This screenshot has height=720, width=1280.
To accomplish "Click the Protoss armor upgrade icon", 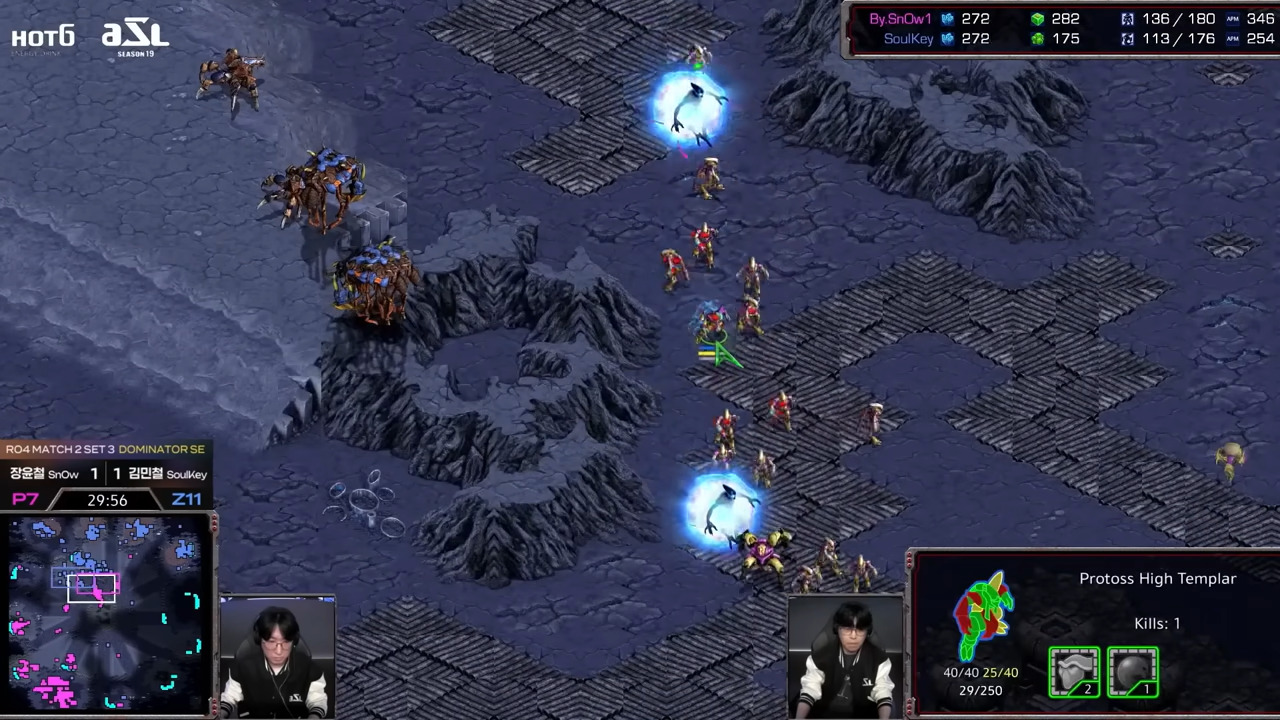I will [x=1074, y=672].
